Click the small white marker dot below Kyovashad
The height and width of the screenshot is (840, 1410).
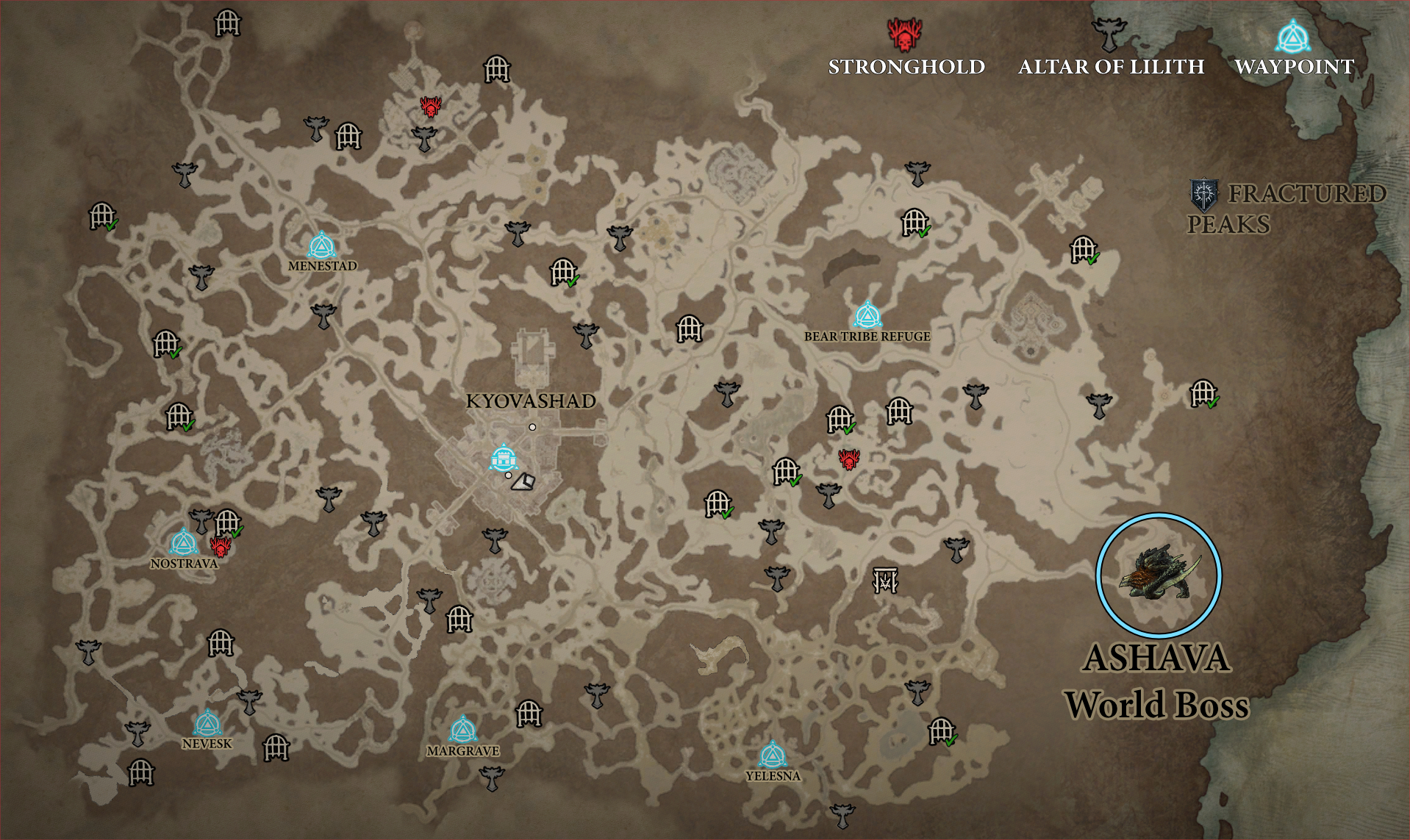tap(507, 476)
